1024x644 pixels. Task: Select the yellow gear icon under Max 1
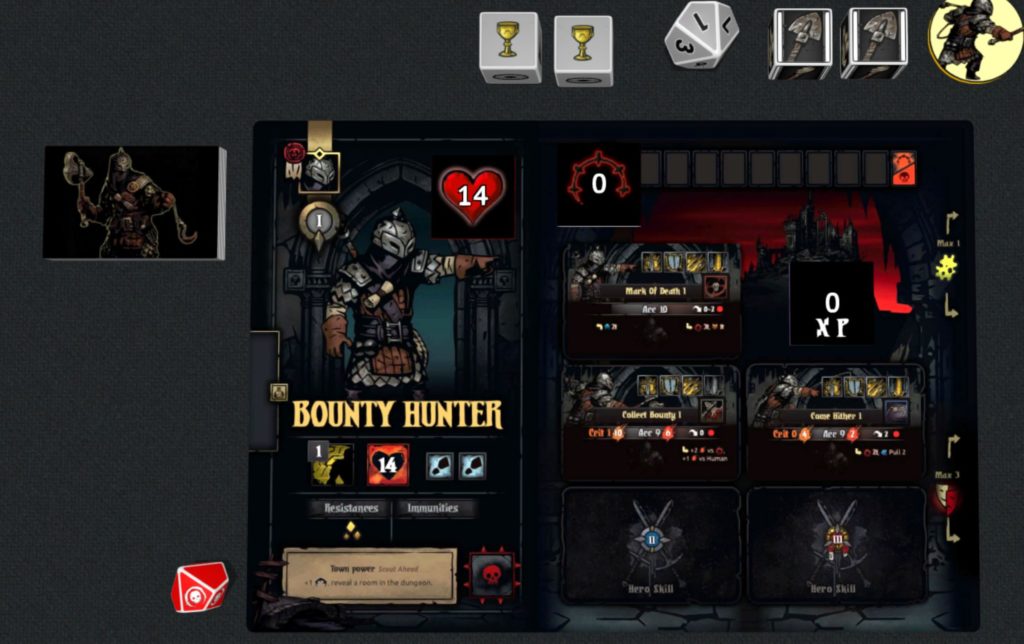(946, 267)
